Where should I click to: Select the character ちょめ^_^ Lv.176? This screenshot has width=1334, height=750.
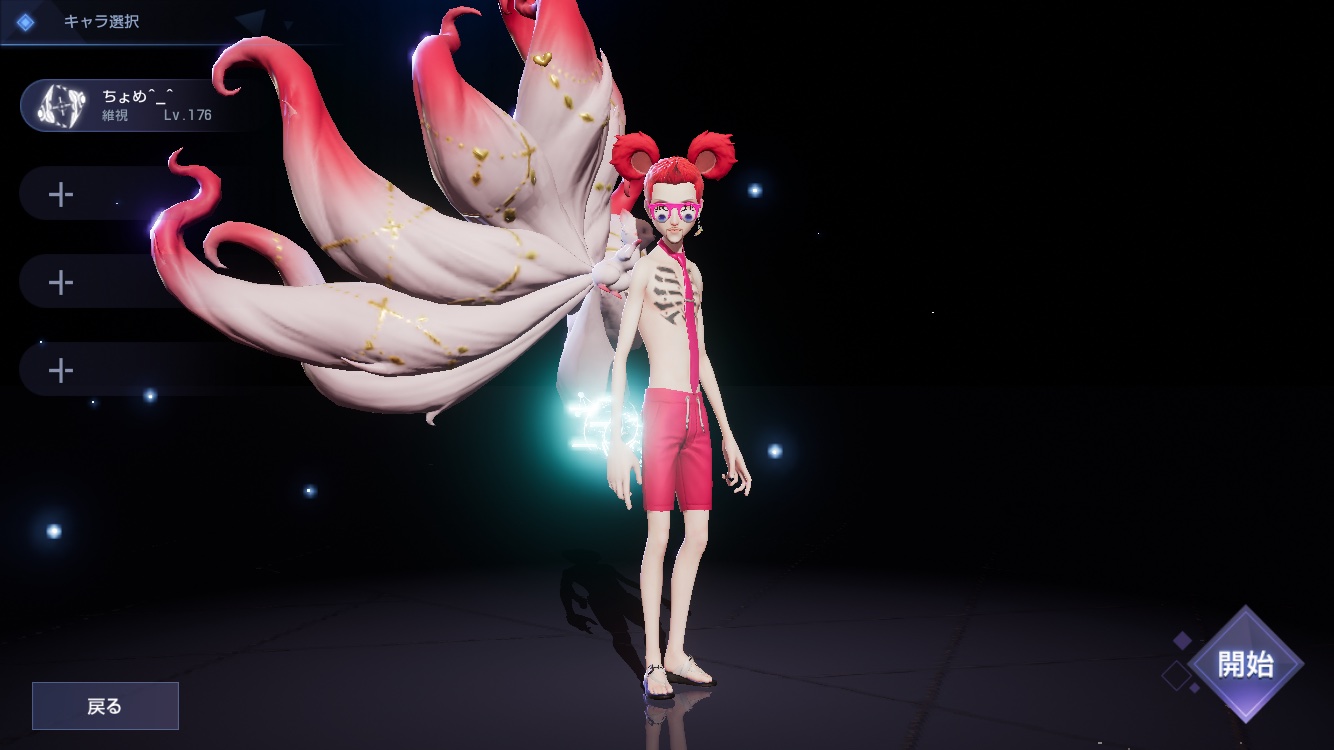click(x=125, y=106)
